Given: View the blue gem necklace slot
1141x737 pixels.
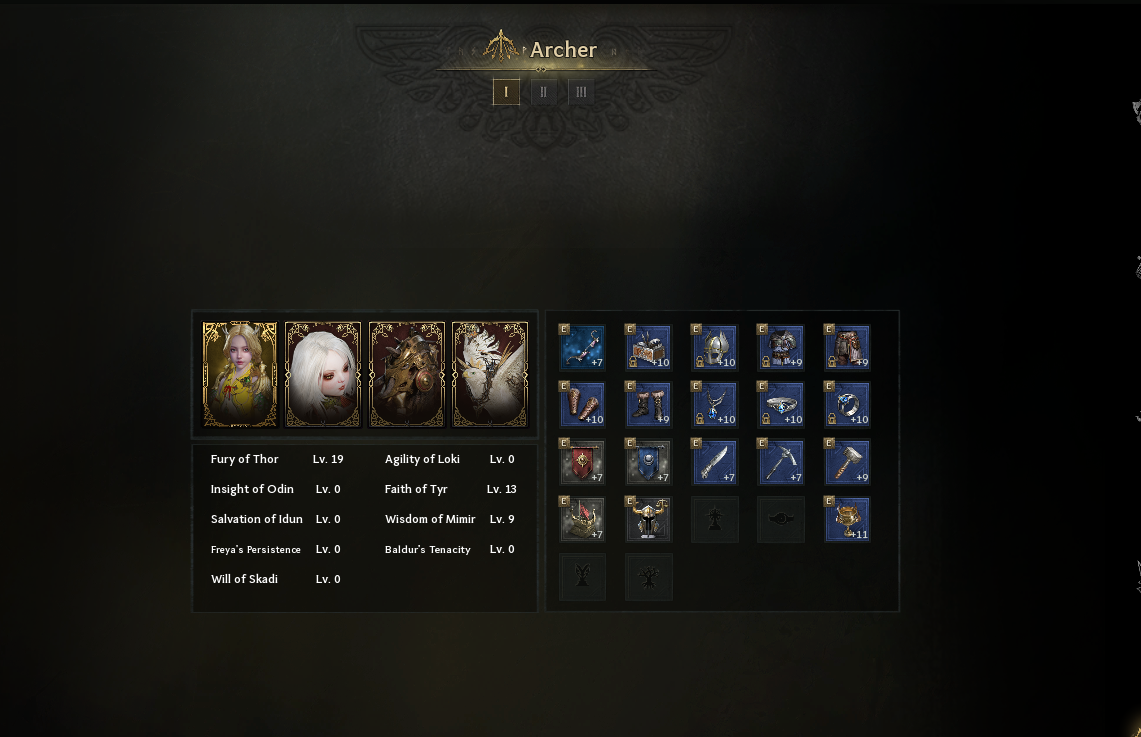Looking at the screenshot, I should pos(714,405).
